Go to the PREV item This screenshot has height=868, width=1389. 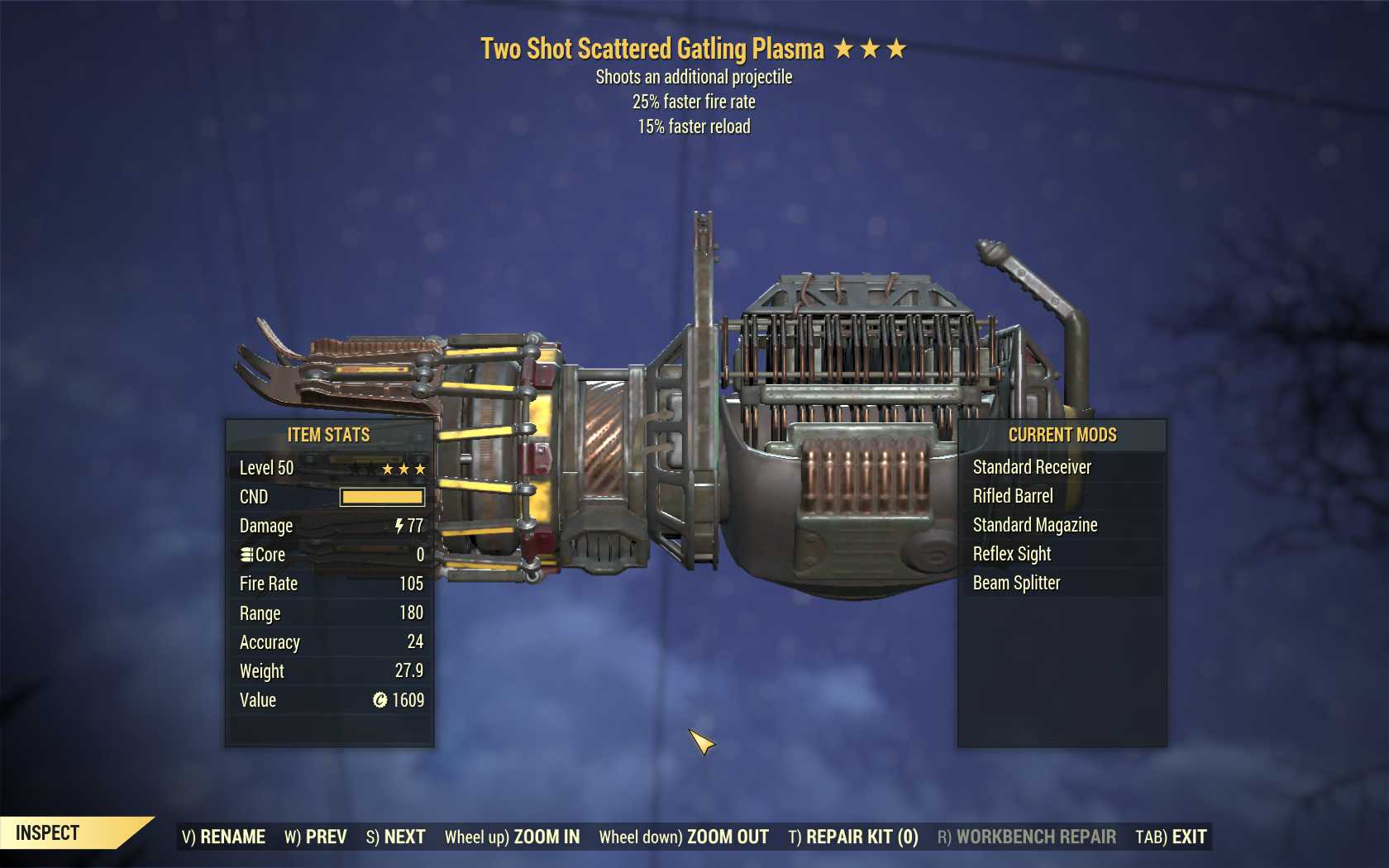click(x=316, y=837)
